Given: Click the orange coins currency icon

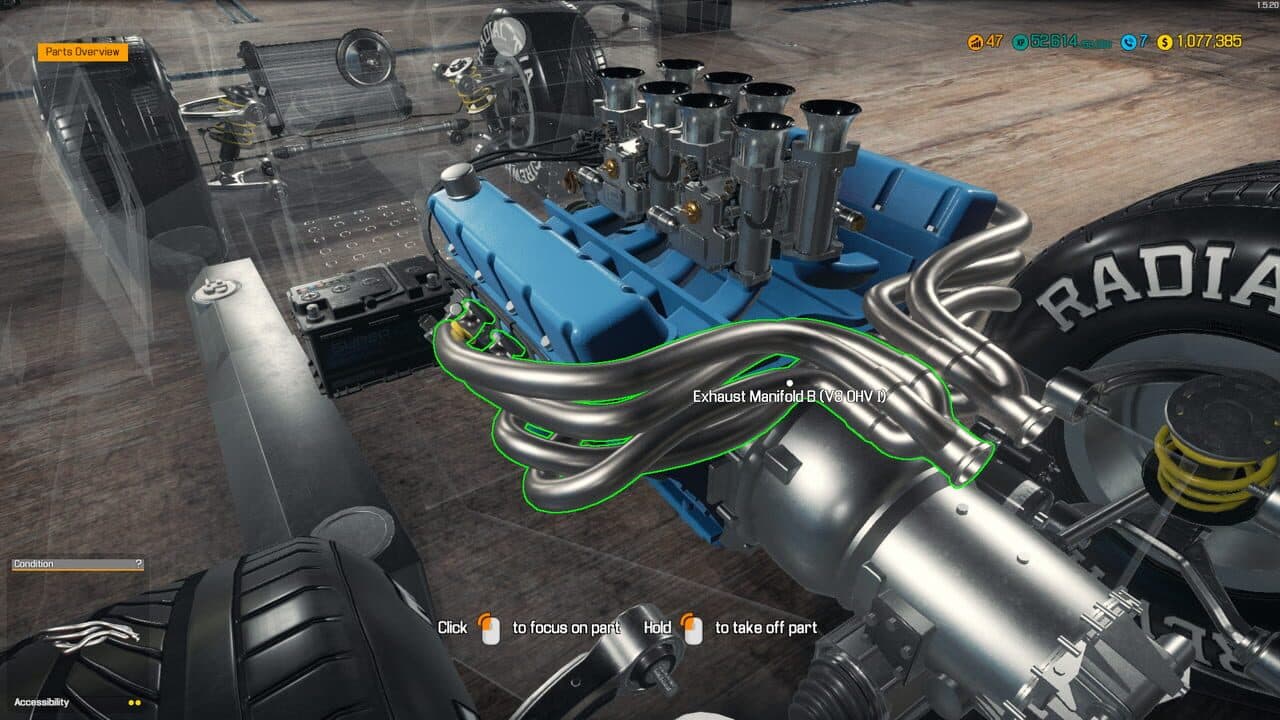Looking at the screenshot, I should pyautogui.click(x=975, y=42).
